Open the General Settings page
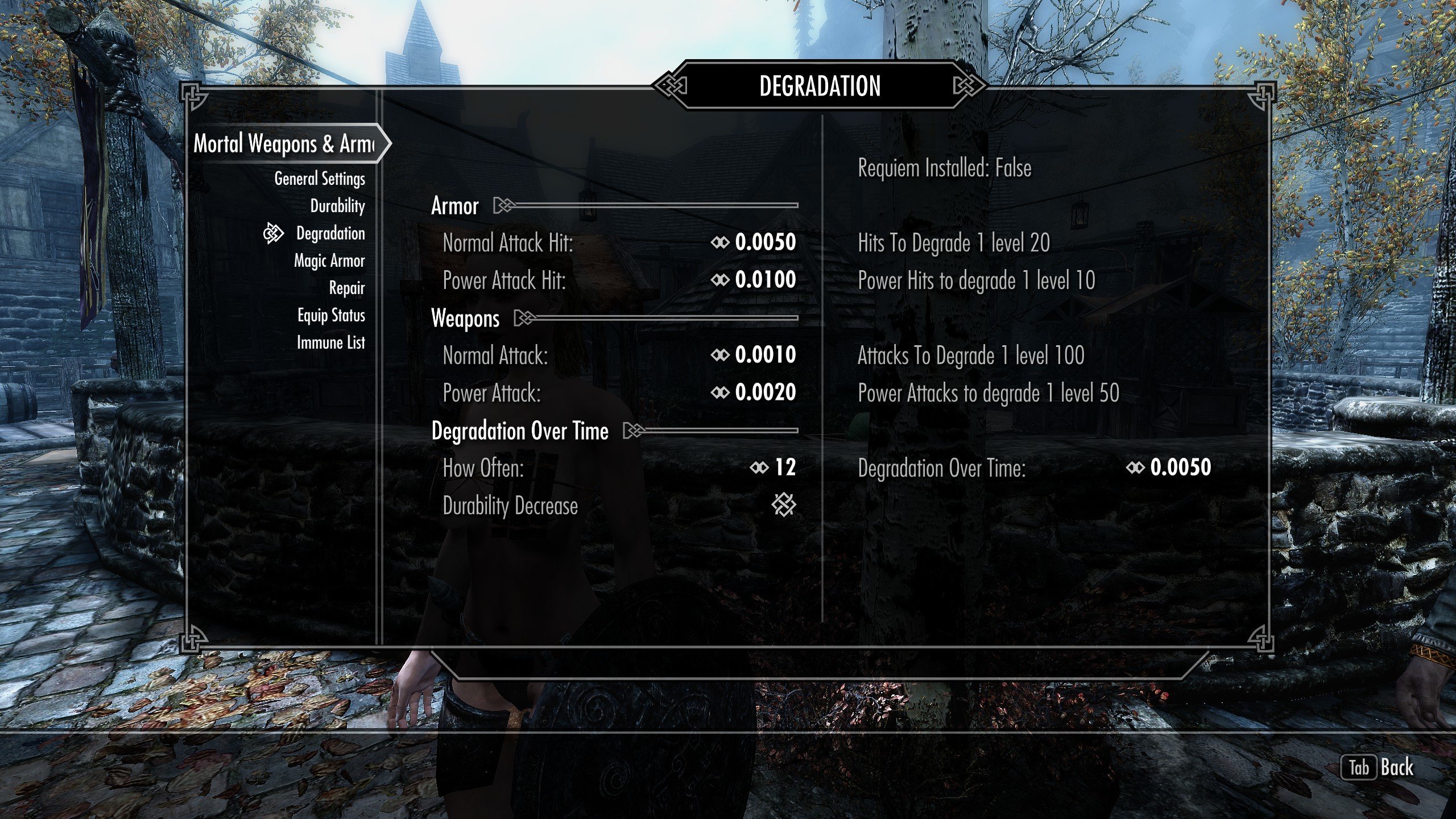This screenshot has height=819, width=1456. (x=320, y=179)
